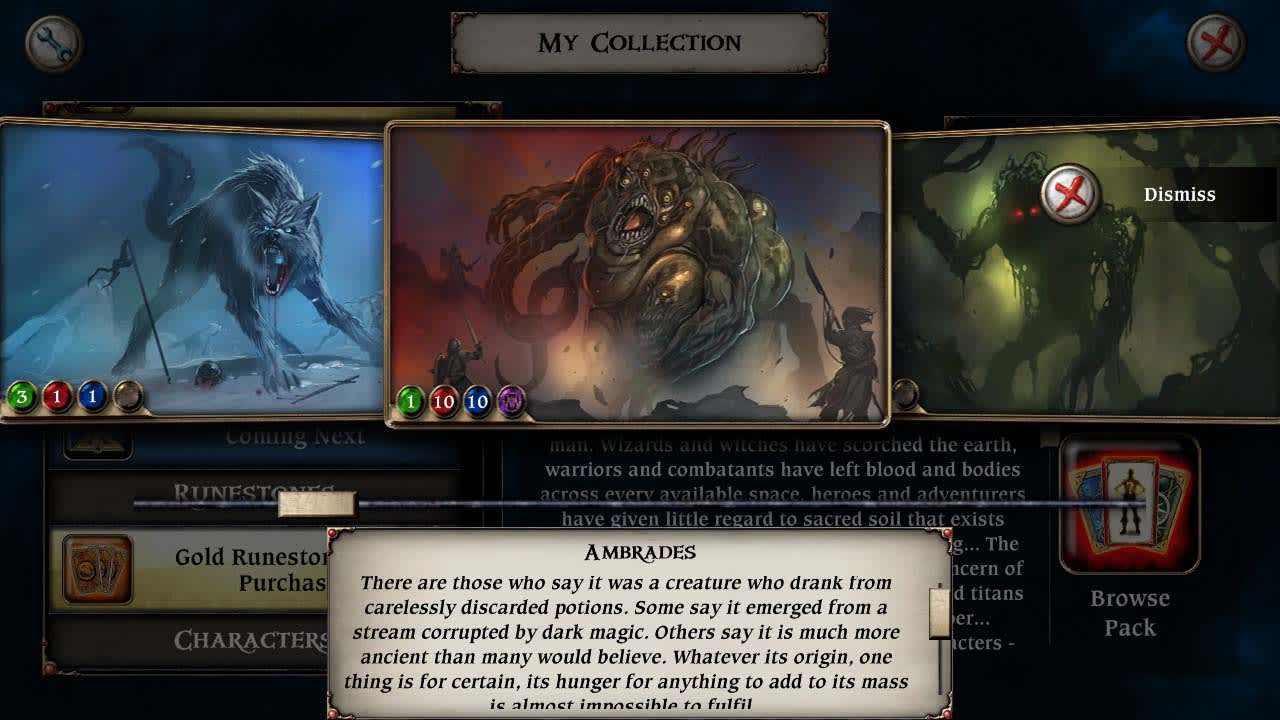Screen dimensions: 1280x720
Task: Click the Browse Pack label
Action: (1129, 615)
